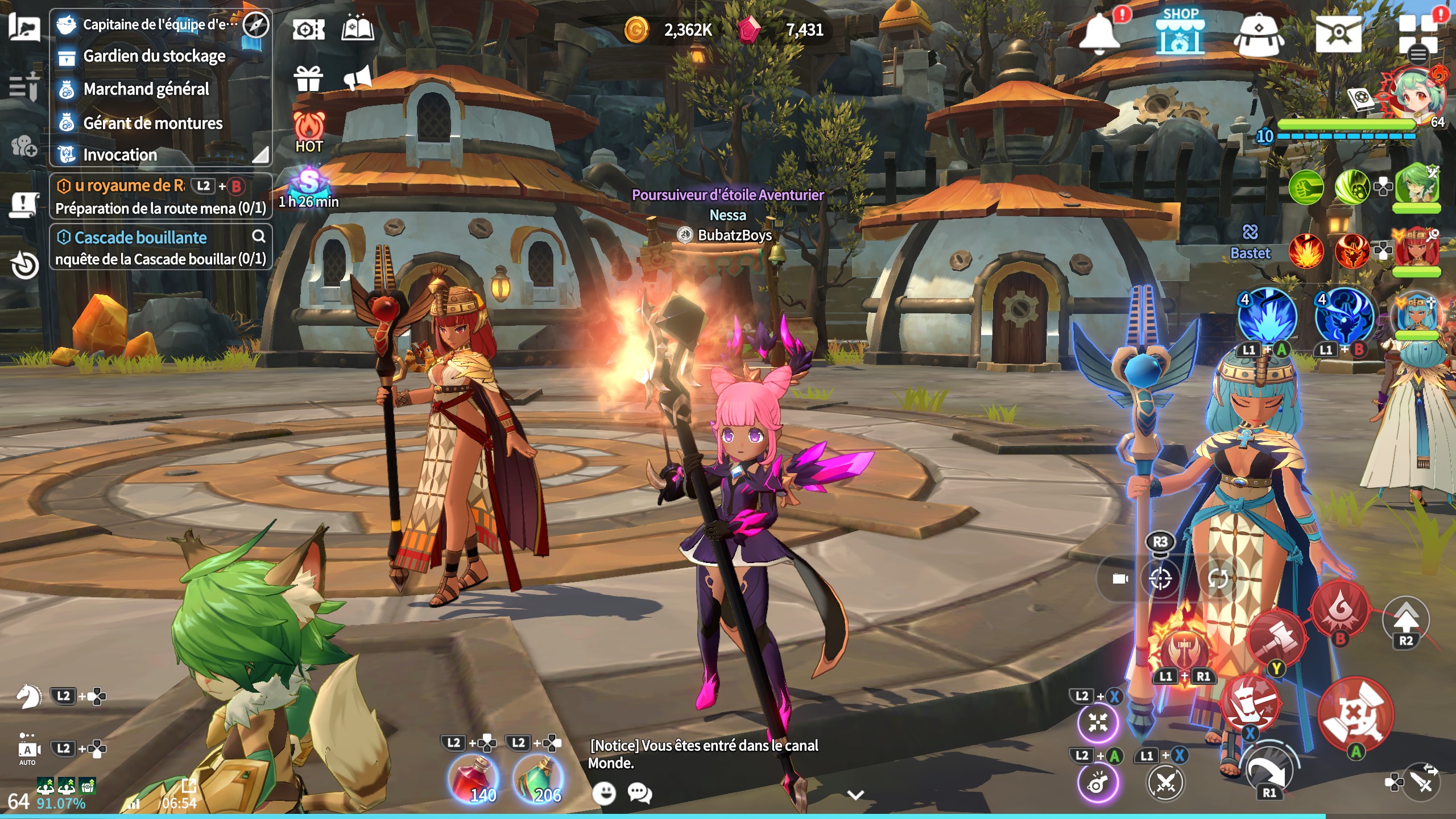Select Marchand général from the list
This screenshot has height=819, width=1456.
(x=146, y=89)
